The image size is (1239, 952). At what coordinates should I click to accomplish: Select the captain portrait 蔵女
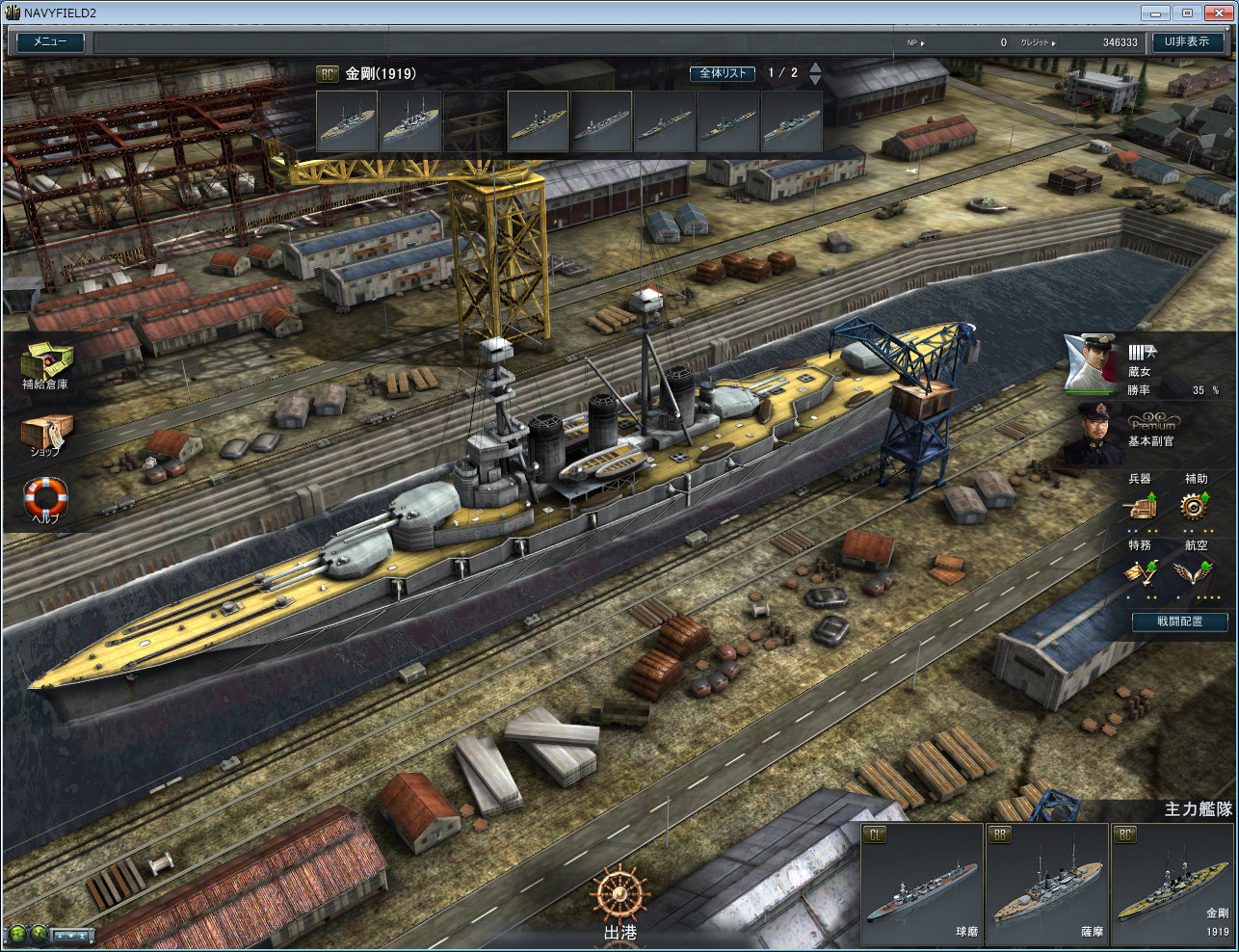point(1091,362)
